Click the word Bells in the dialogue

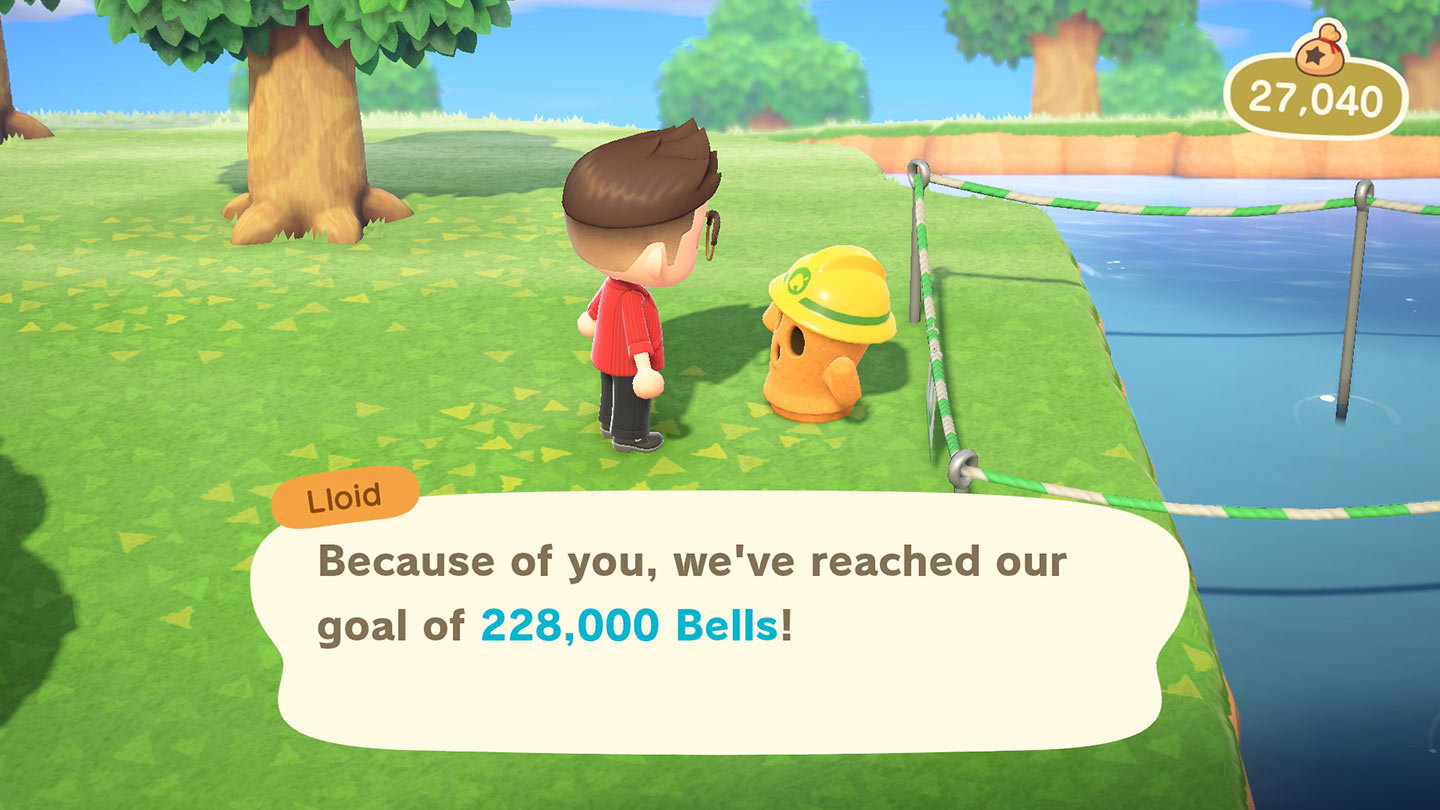[727, 625]
